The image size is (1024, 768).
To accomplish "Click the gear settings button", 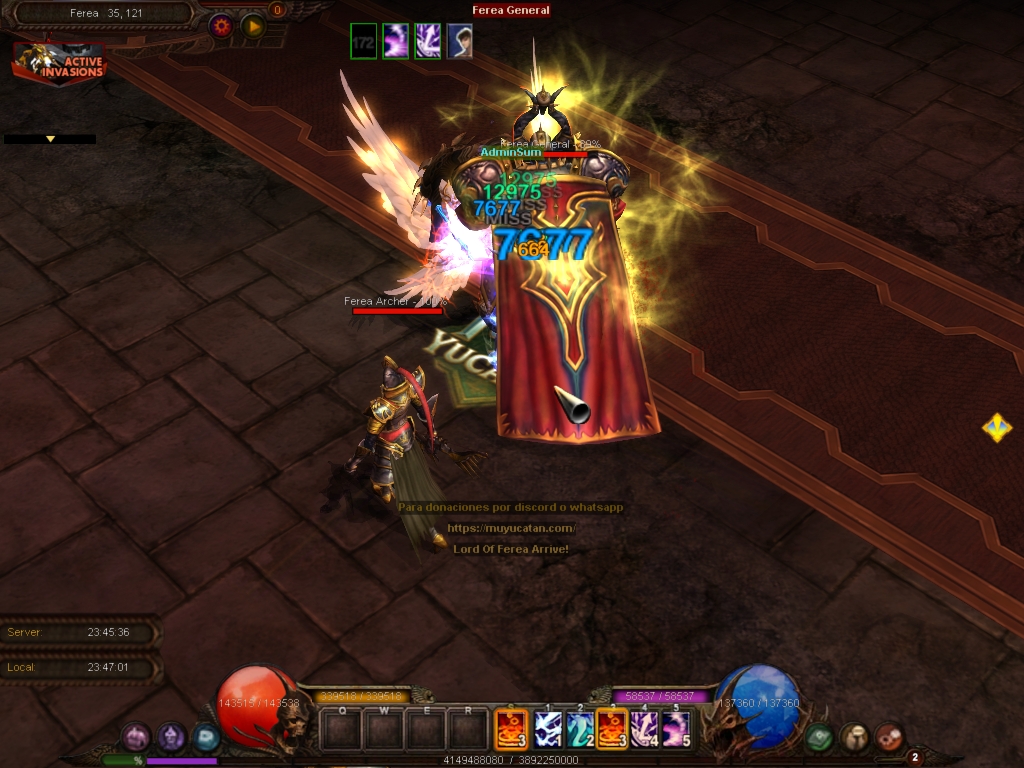I will [221, 27].
